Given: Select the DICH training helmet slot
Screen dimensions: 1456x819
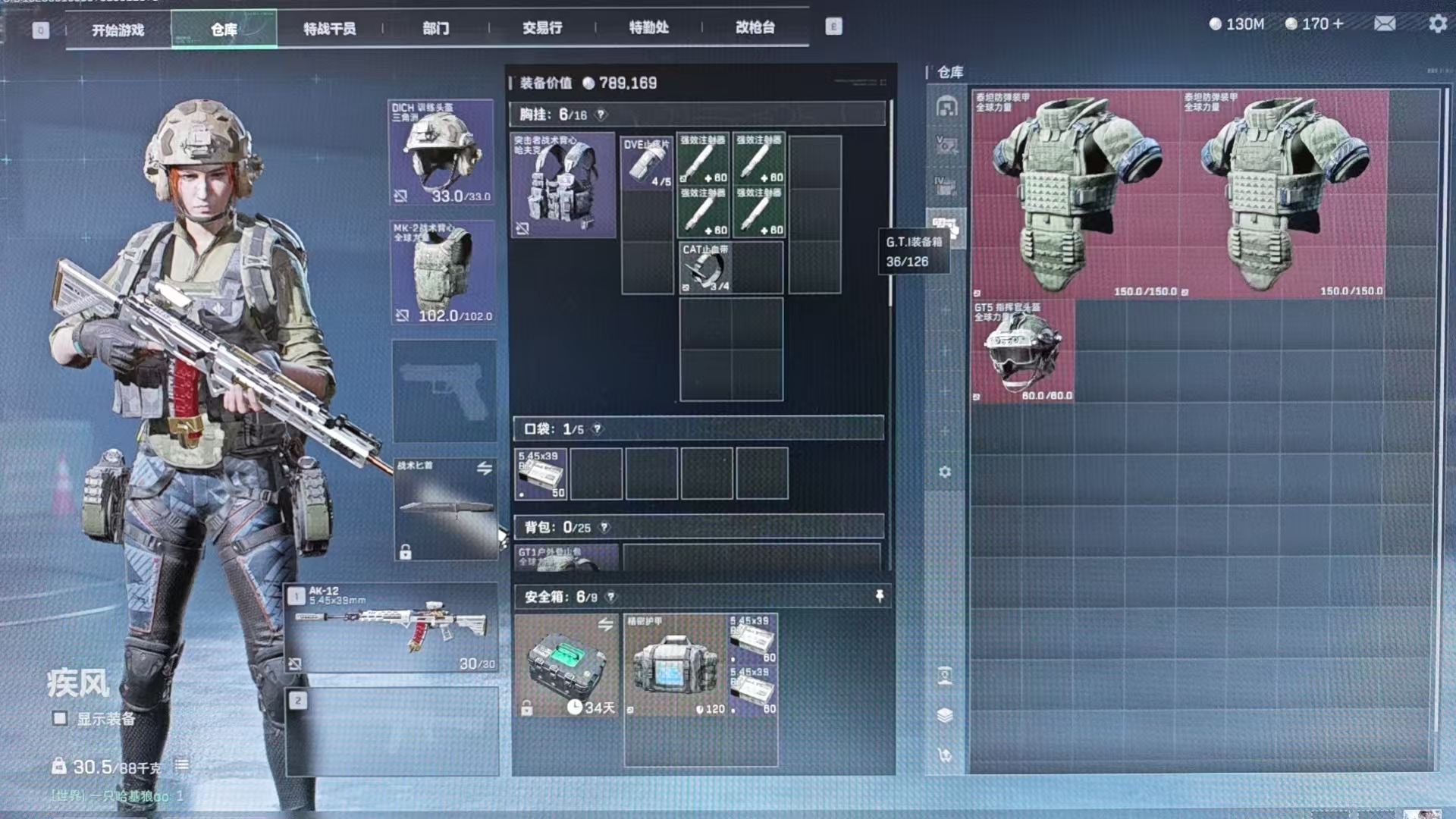Looking at the screenshot, I should tap(442, 152).
